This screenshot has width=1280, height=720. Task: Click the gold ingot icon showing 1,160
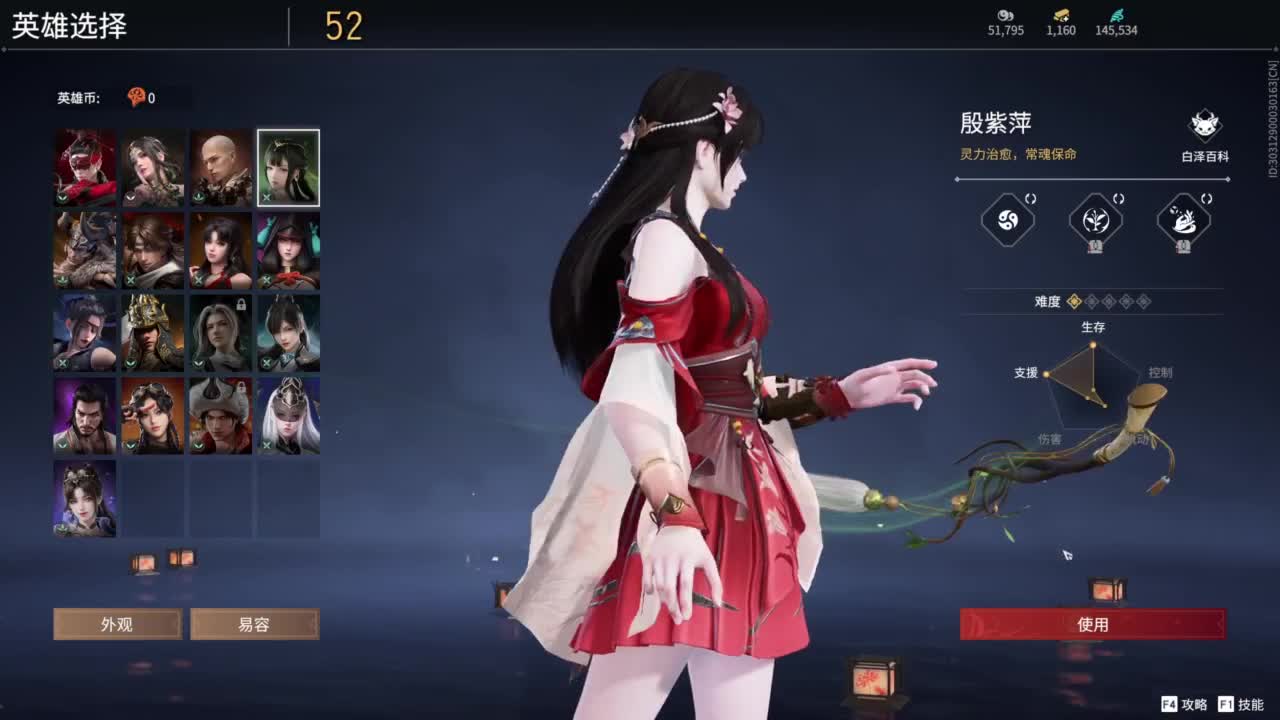click(x=1061, y=17)
